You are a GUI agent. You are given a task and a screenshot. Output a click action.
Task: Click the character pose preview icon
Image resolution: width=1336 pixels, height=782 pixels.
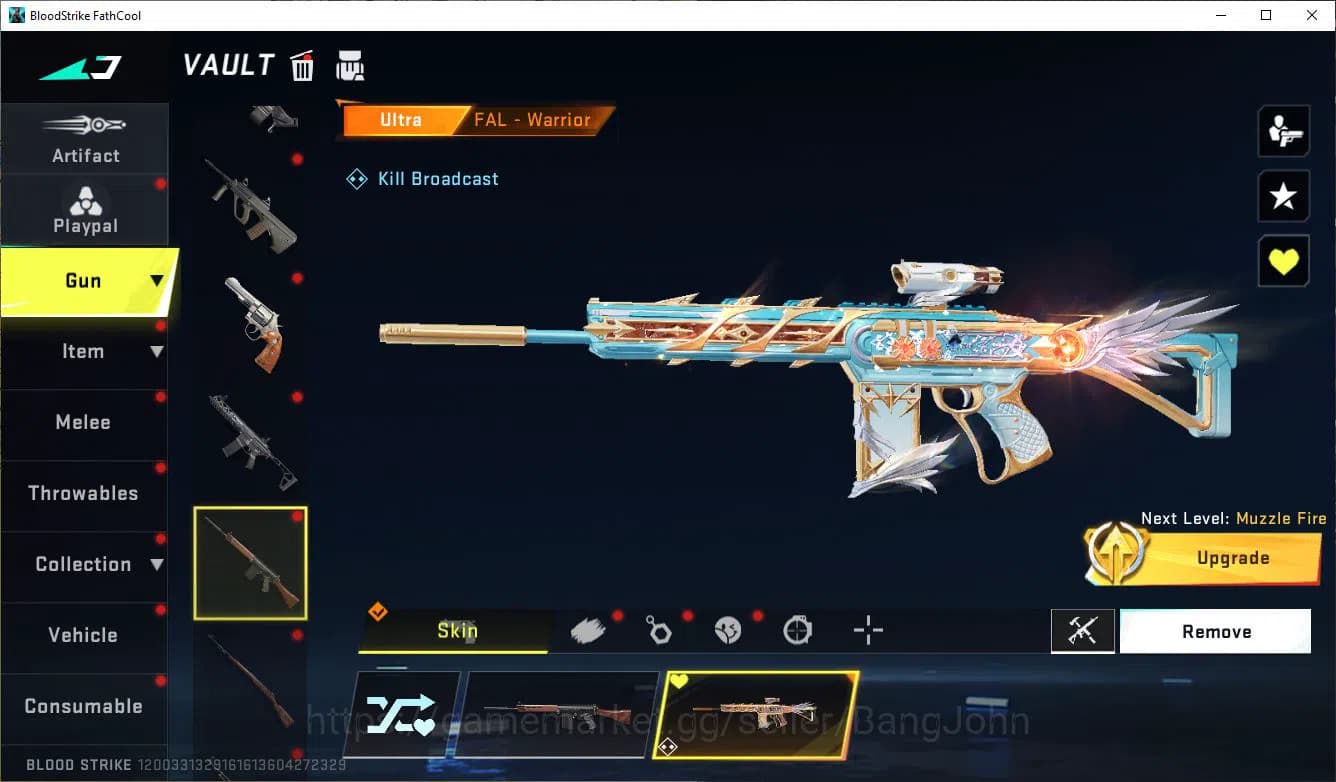click(1283, 131)
